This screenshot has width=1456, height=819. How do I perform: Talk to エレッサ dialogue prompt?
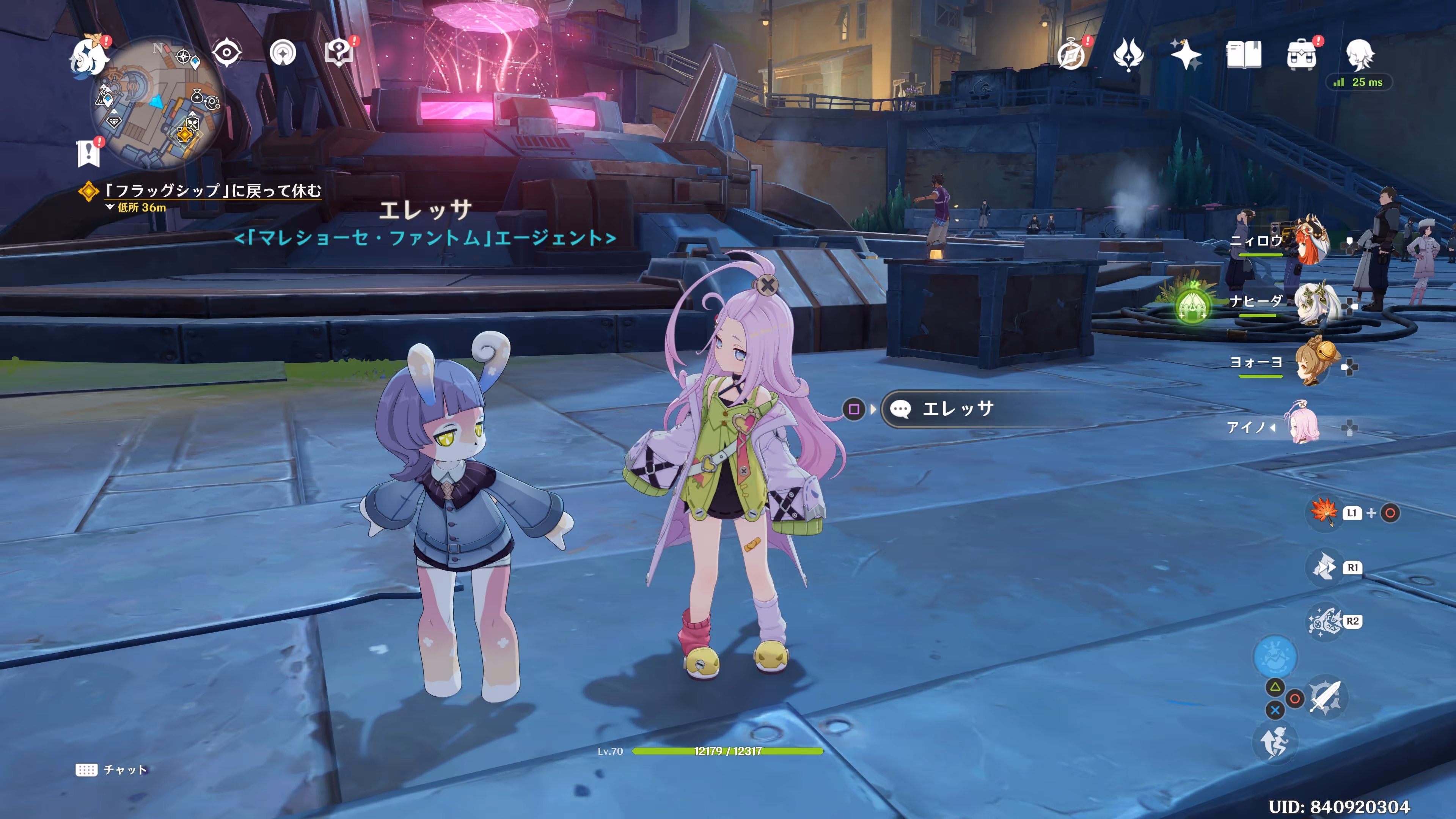958,409
